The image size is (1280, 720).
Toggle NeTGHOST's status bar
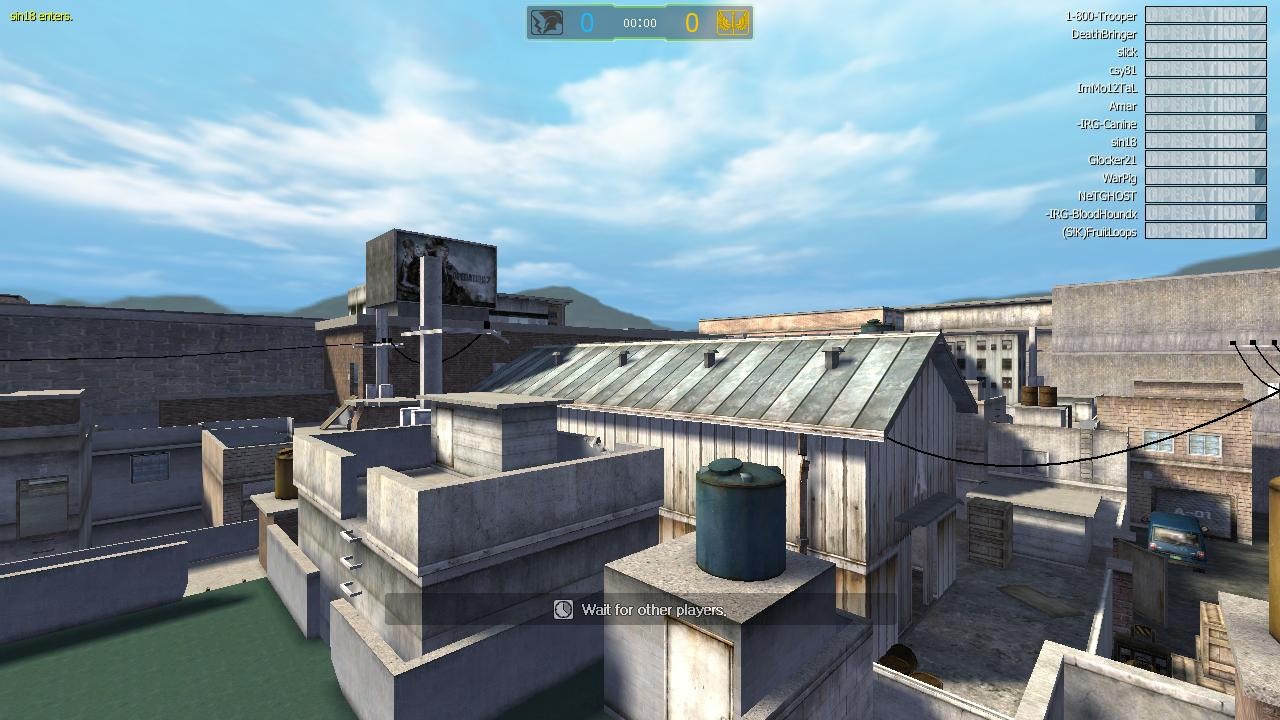pyautogui.click(x=1205, y=195)
